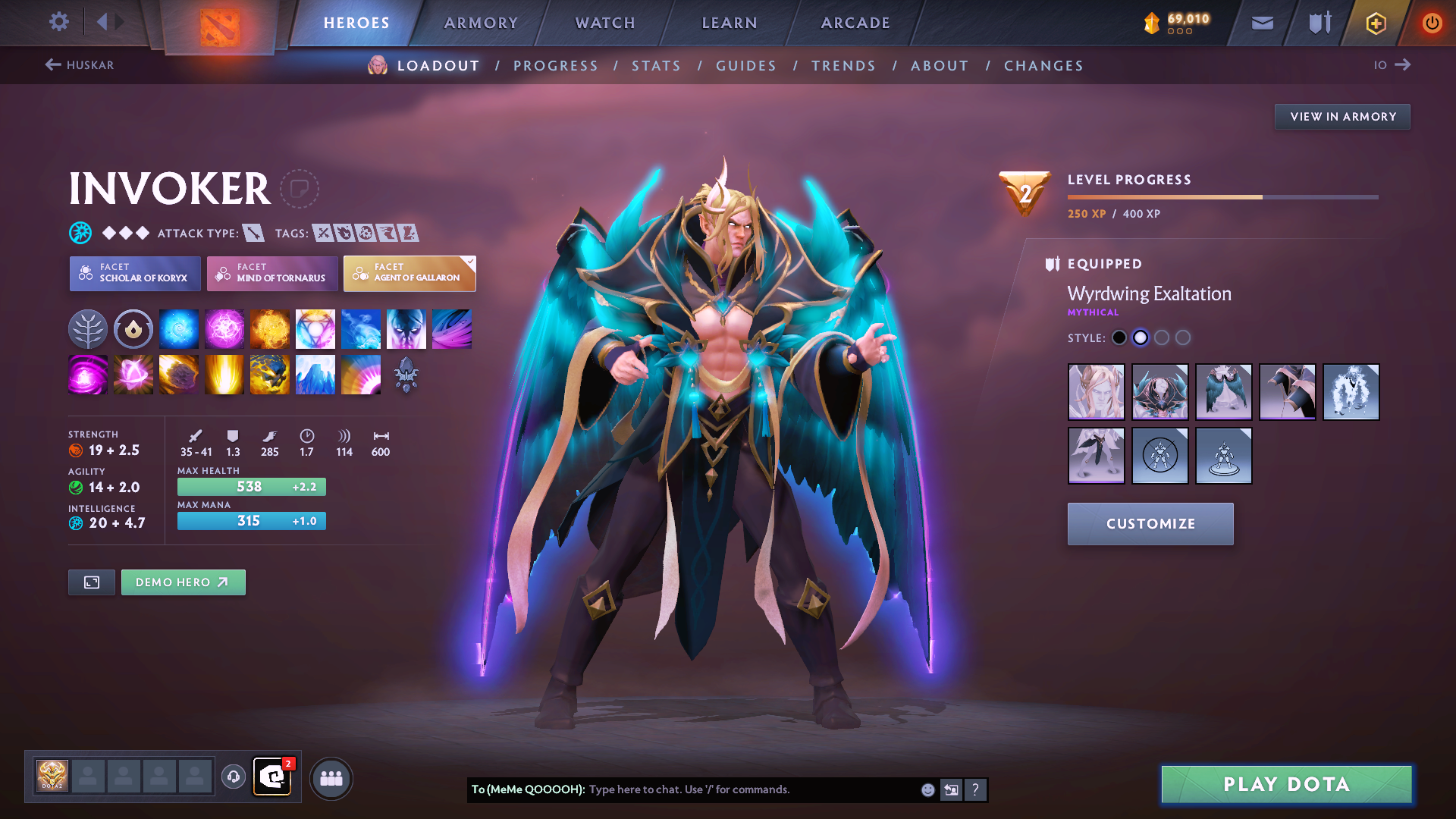Switch to the Scholar of Koryx facet
Viewport: 1456px width, 819px height.
(134, 273)
